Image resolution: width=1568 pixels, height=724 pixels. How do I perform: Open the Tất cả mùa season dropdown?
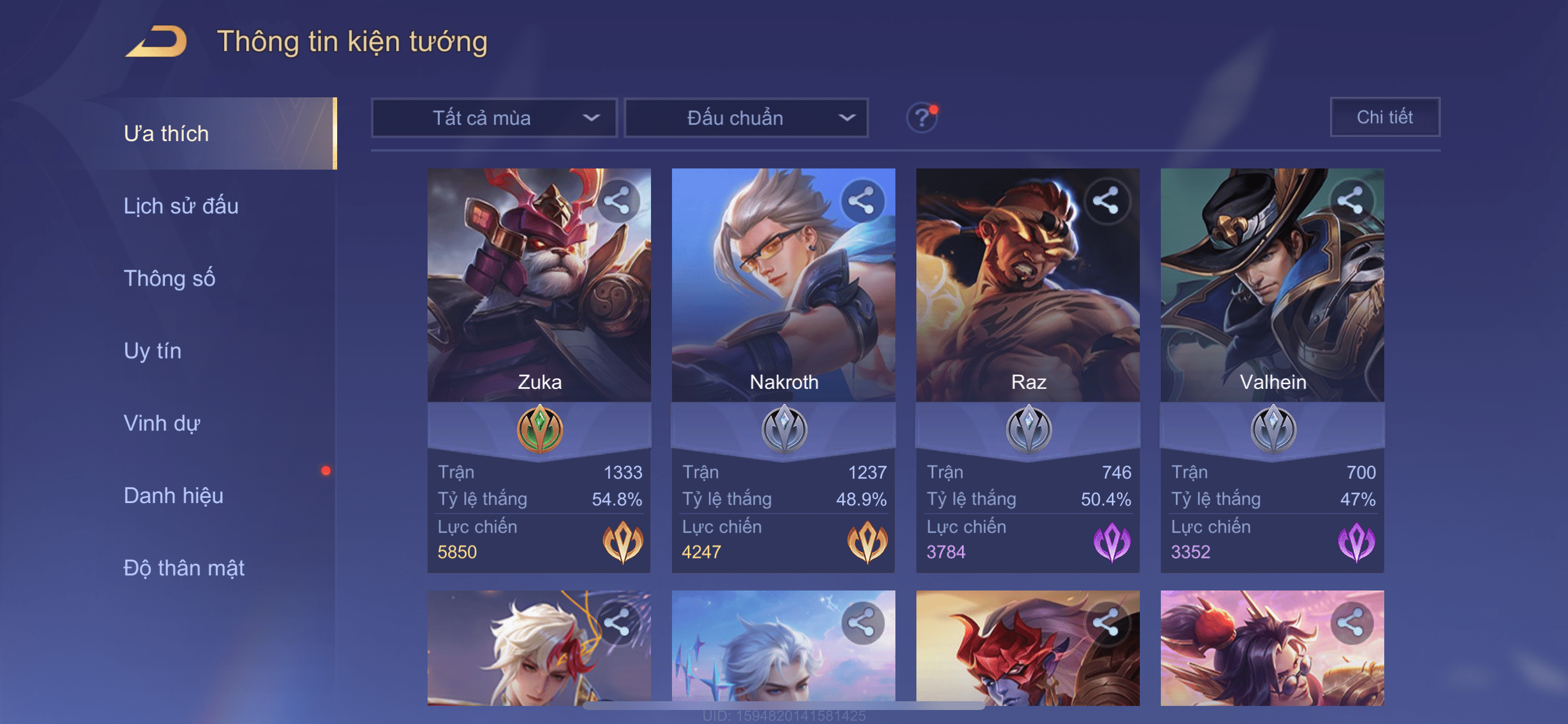point(494,118)
